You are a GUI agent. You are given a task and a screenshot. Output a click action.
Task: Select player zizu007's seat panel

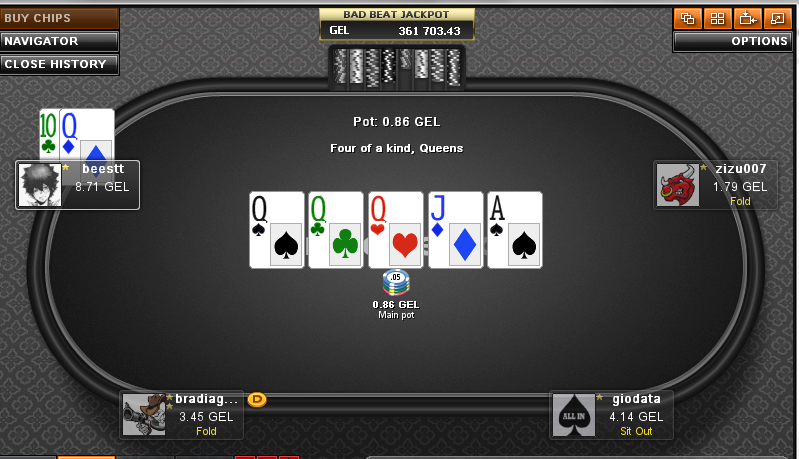pyautogui.click(x=738, y=185)
